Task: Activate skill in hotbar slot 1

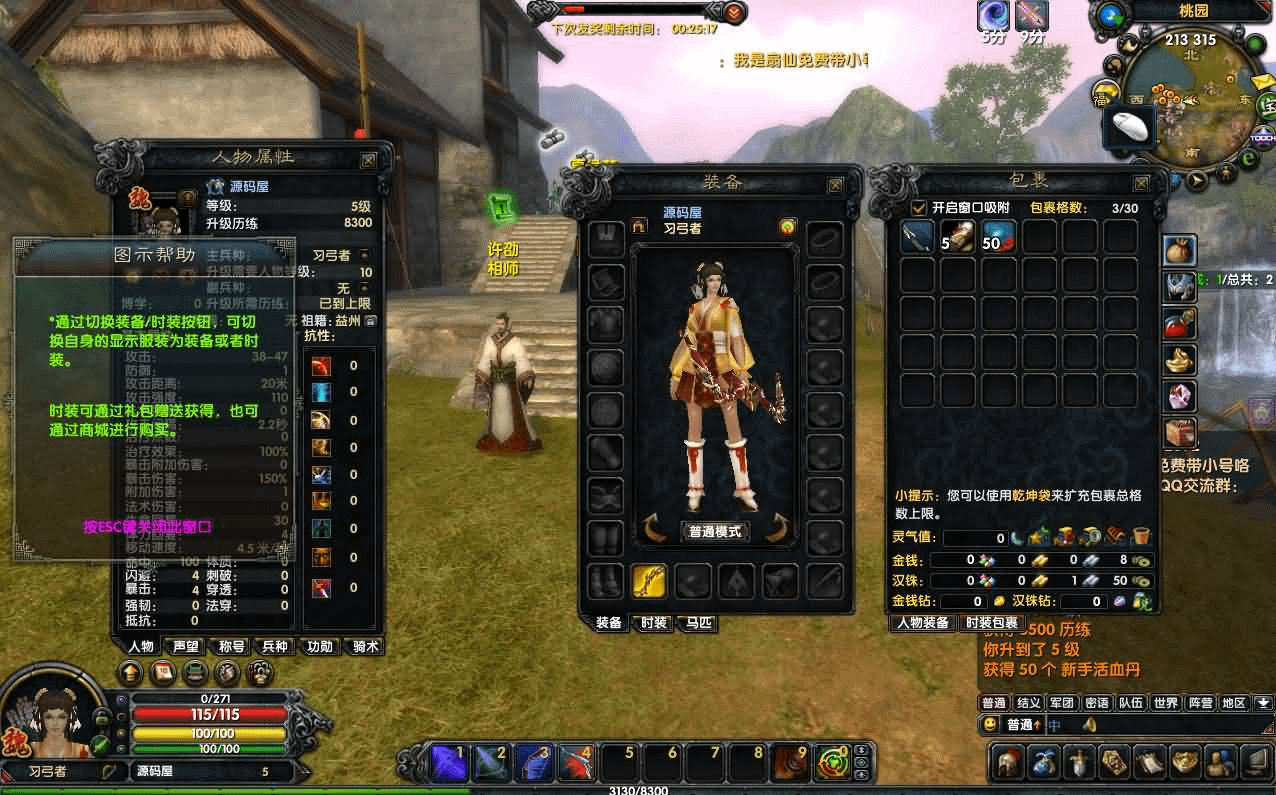Action: (447, 763)
